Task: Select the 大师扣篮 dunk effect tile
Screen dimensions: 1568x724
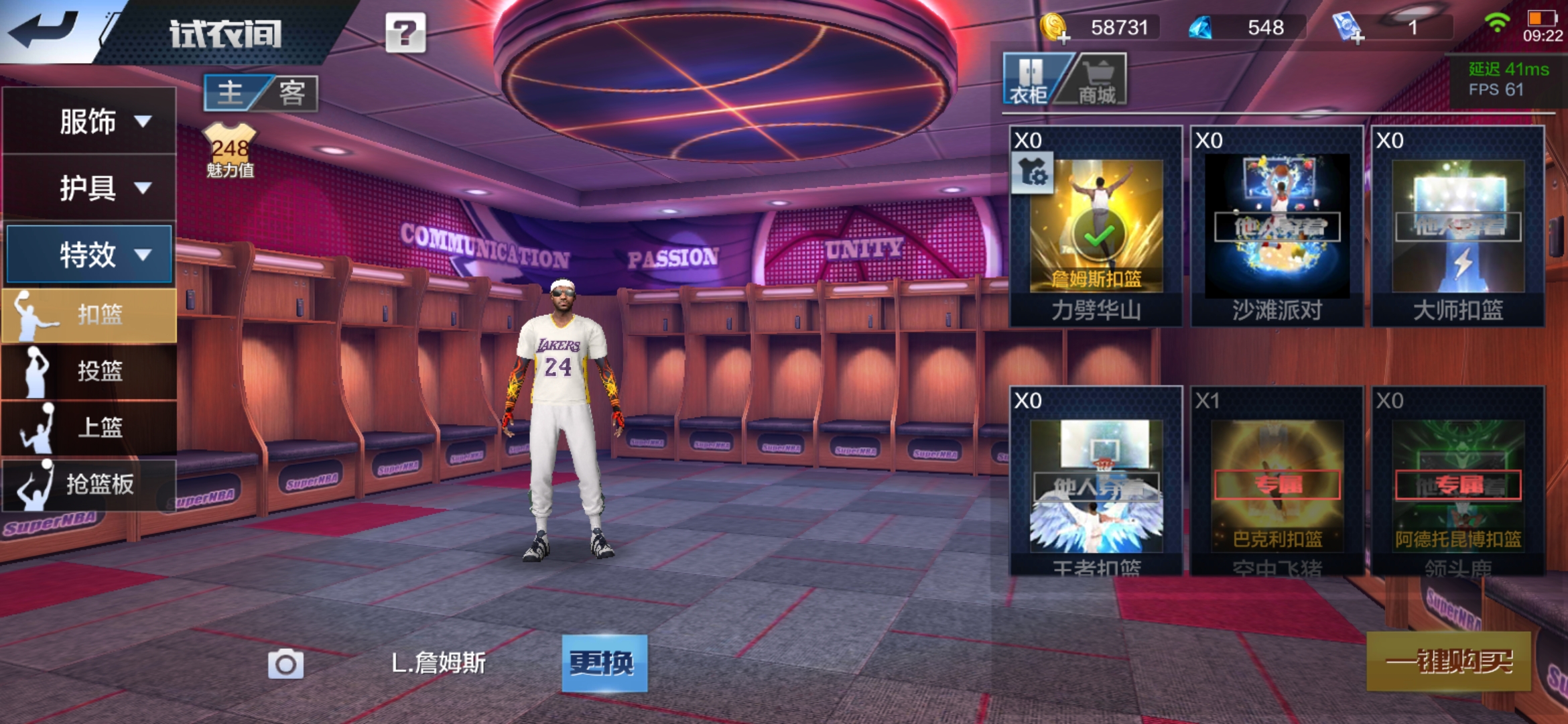Action: [x=1458, y=227]
